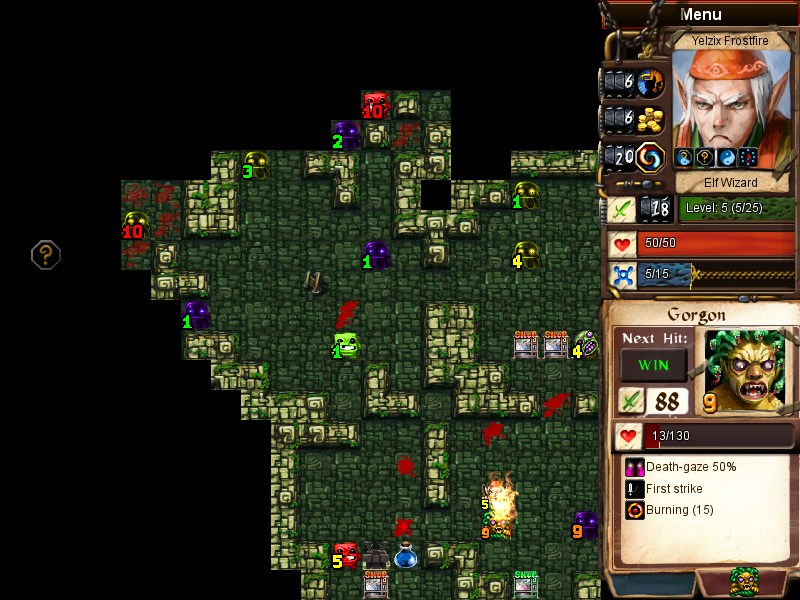
Task: Click the red-blue swirl conversion icon
Action: tap(651, 157)
